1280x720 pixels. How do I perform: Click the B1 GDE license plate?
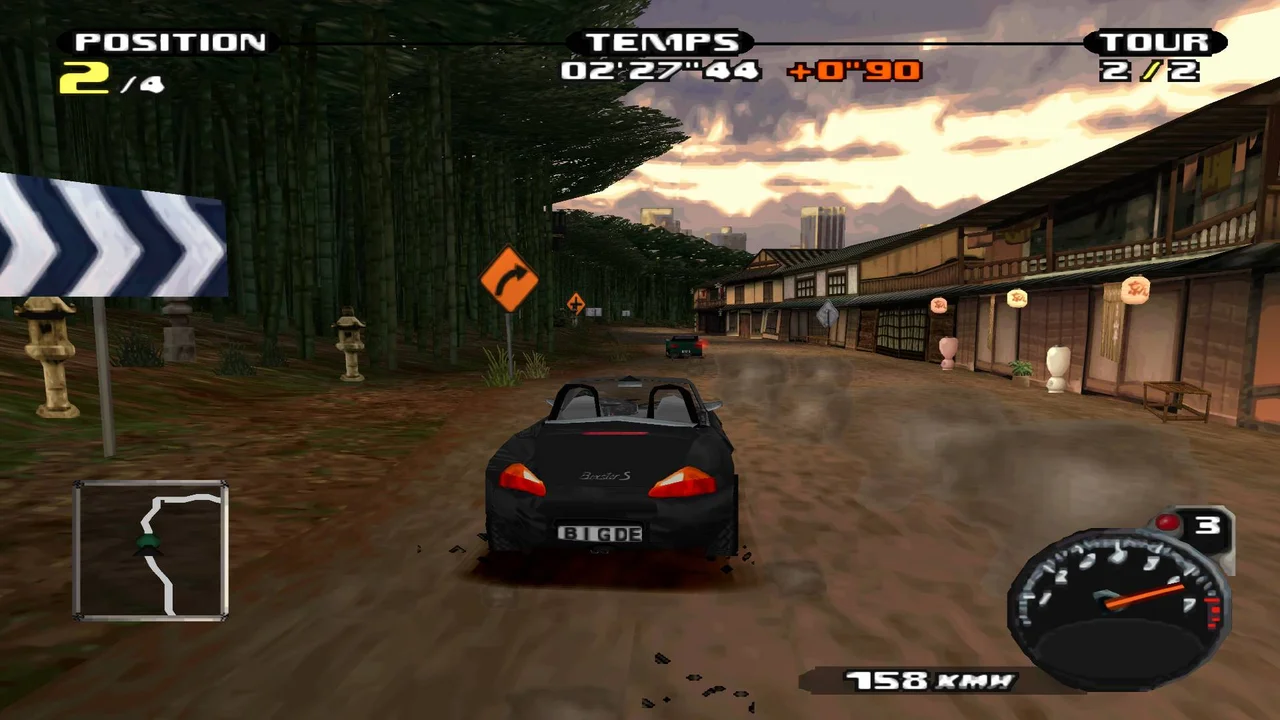601,533
